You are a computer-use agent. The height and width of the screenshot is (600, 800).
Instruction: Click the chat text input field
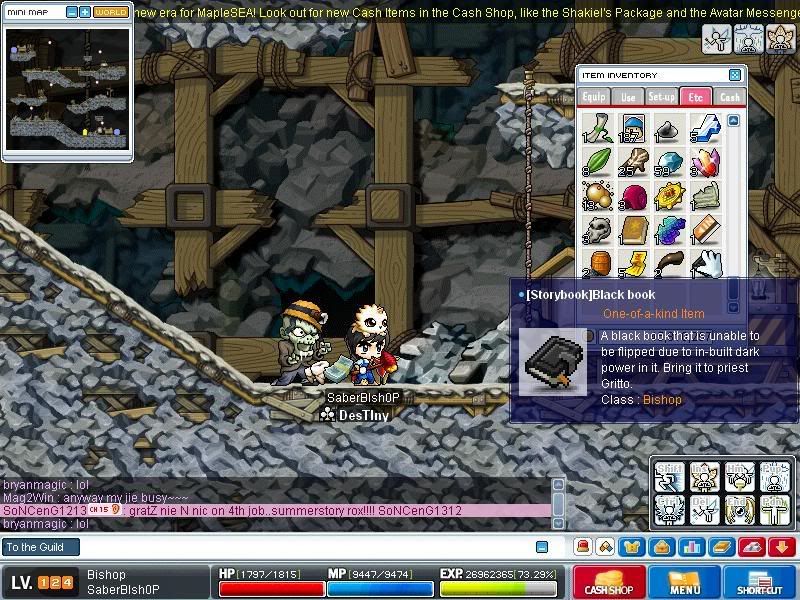click(x=300, y=547)
